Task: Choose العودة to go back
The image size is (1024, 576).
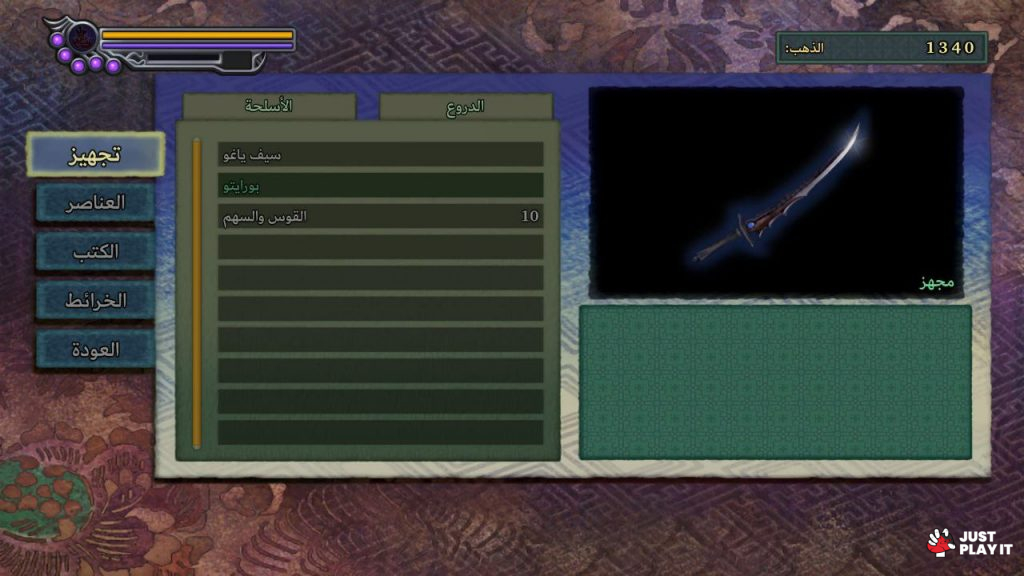Action: pos(95,349)
